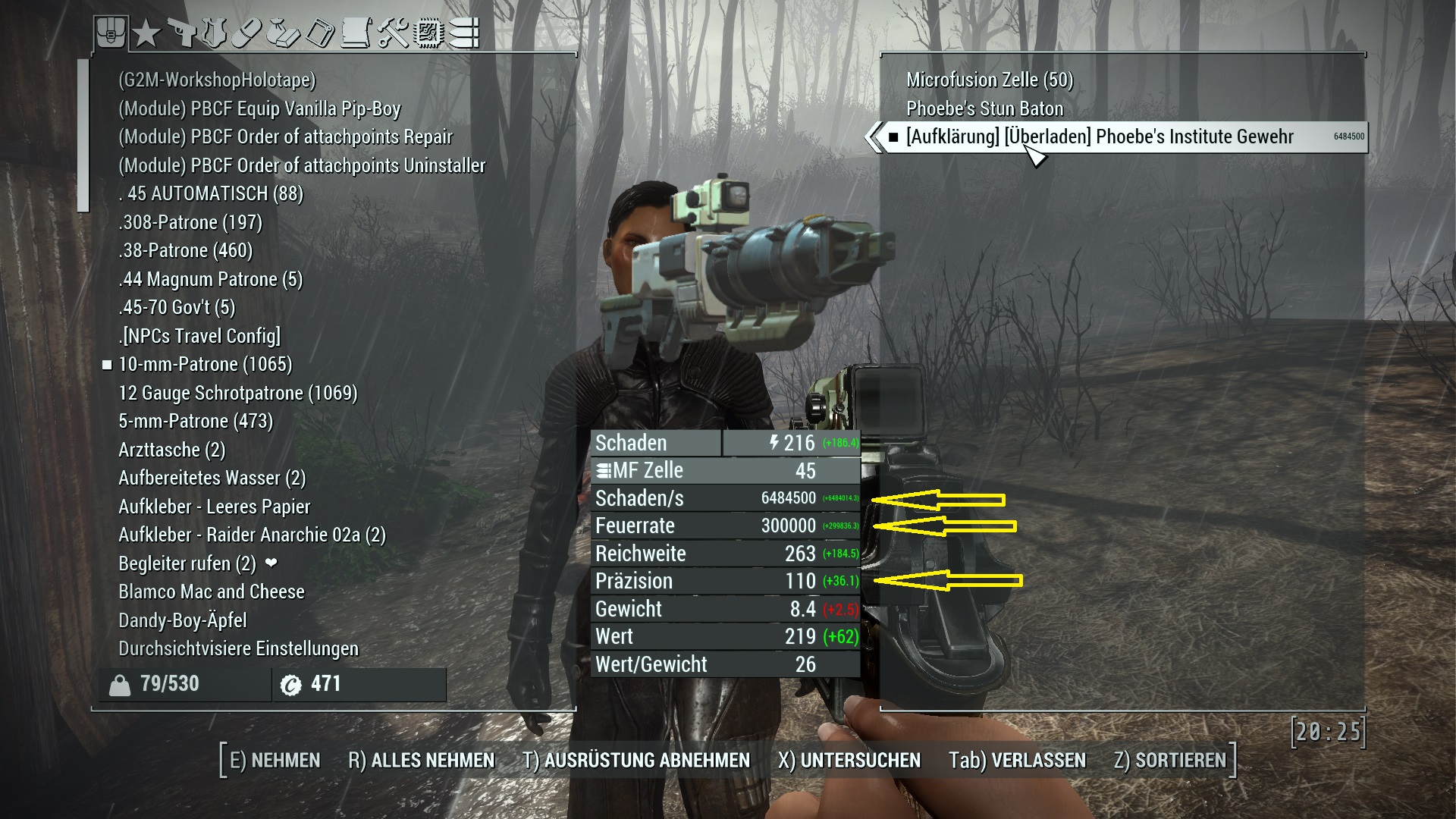Viewport: 1456px width, 819px height.
Task: Choose 12 Gauge Schrotpatrone (1069) row
Action: click(x=237, y=393)
